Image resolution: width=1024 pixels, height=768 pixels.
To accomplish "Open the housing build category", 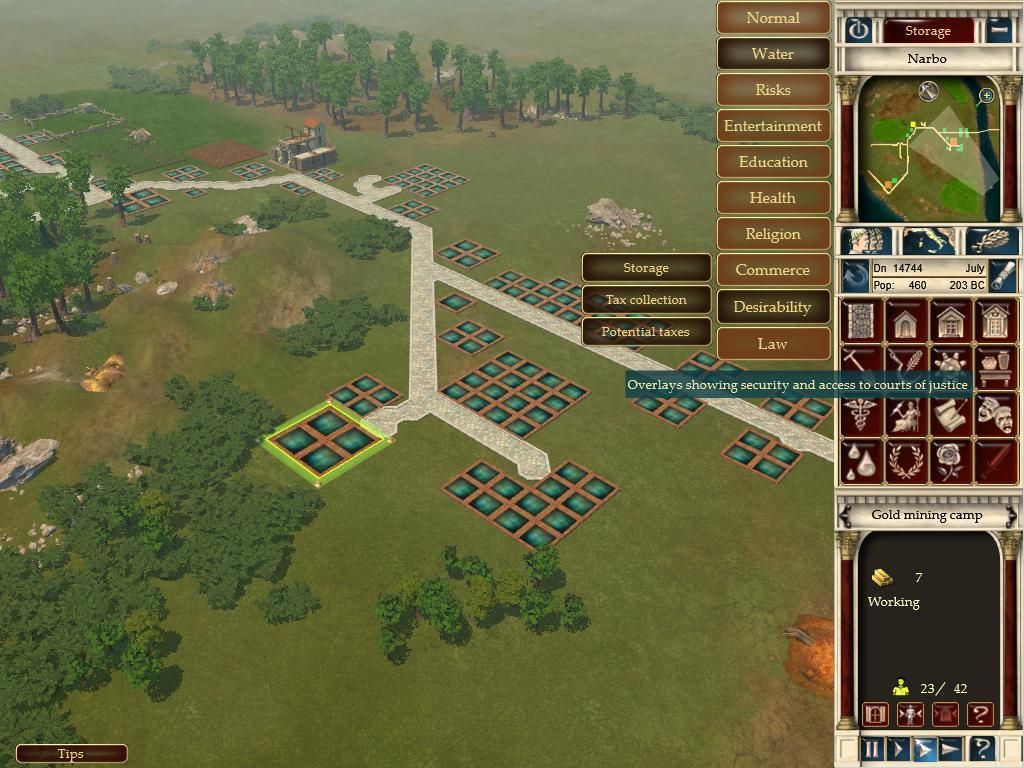I will pos(905,321).
